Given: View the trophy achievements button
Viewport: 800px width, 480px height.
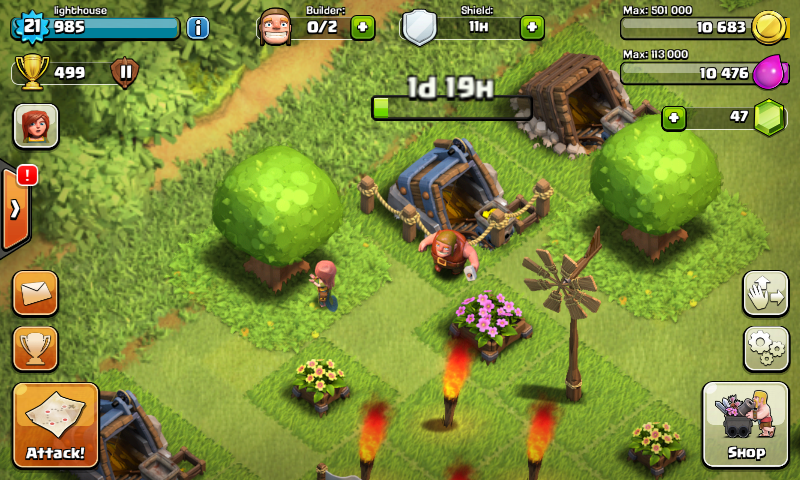Looking at the screenshot, I should (36, 348).
